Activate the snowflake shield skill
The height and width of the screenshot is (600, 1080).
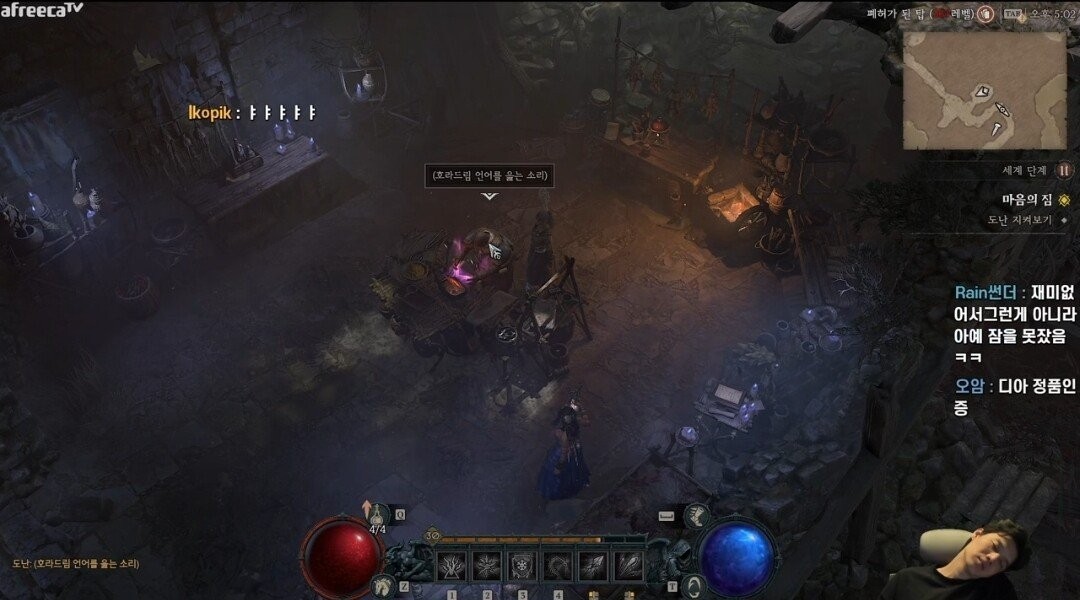point(522,566)
